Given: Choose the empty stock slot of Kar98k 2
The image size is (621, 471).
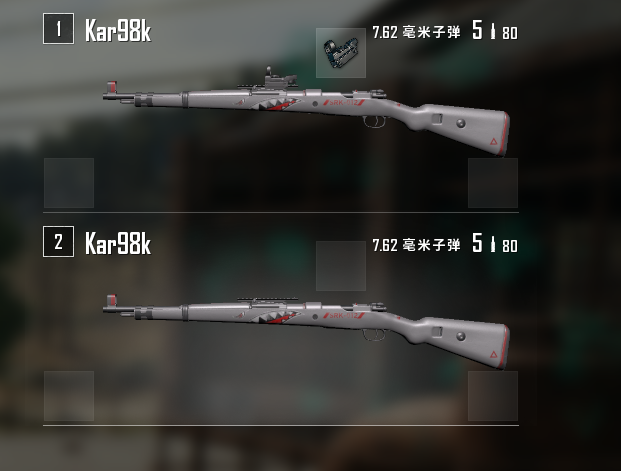Looking at the screenshot, I should click(x=493, y=396).
